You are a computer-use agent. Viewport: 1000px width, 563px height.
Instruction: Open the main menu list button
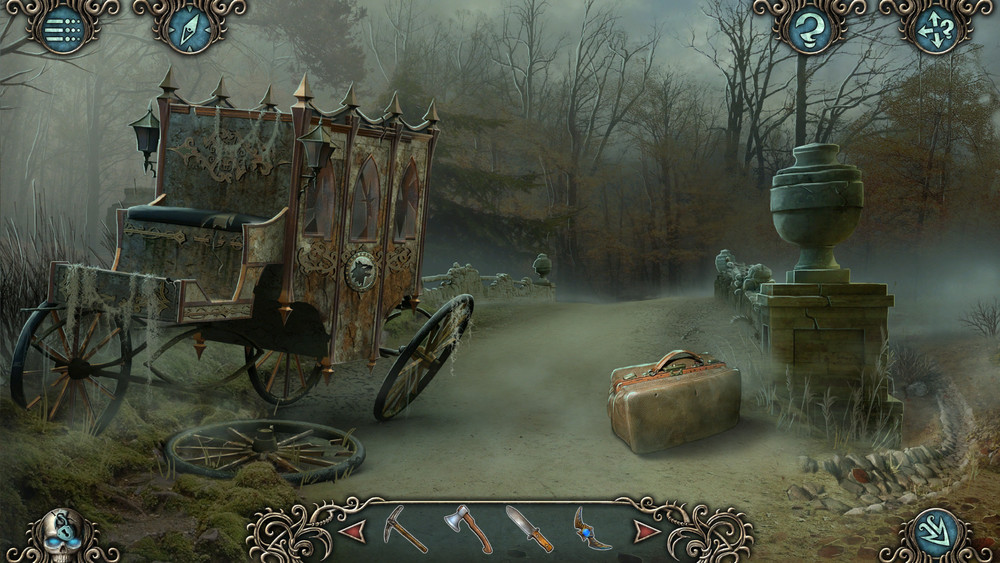(62, 28)
